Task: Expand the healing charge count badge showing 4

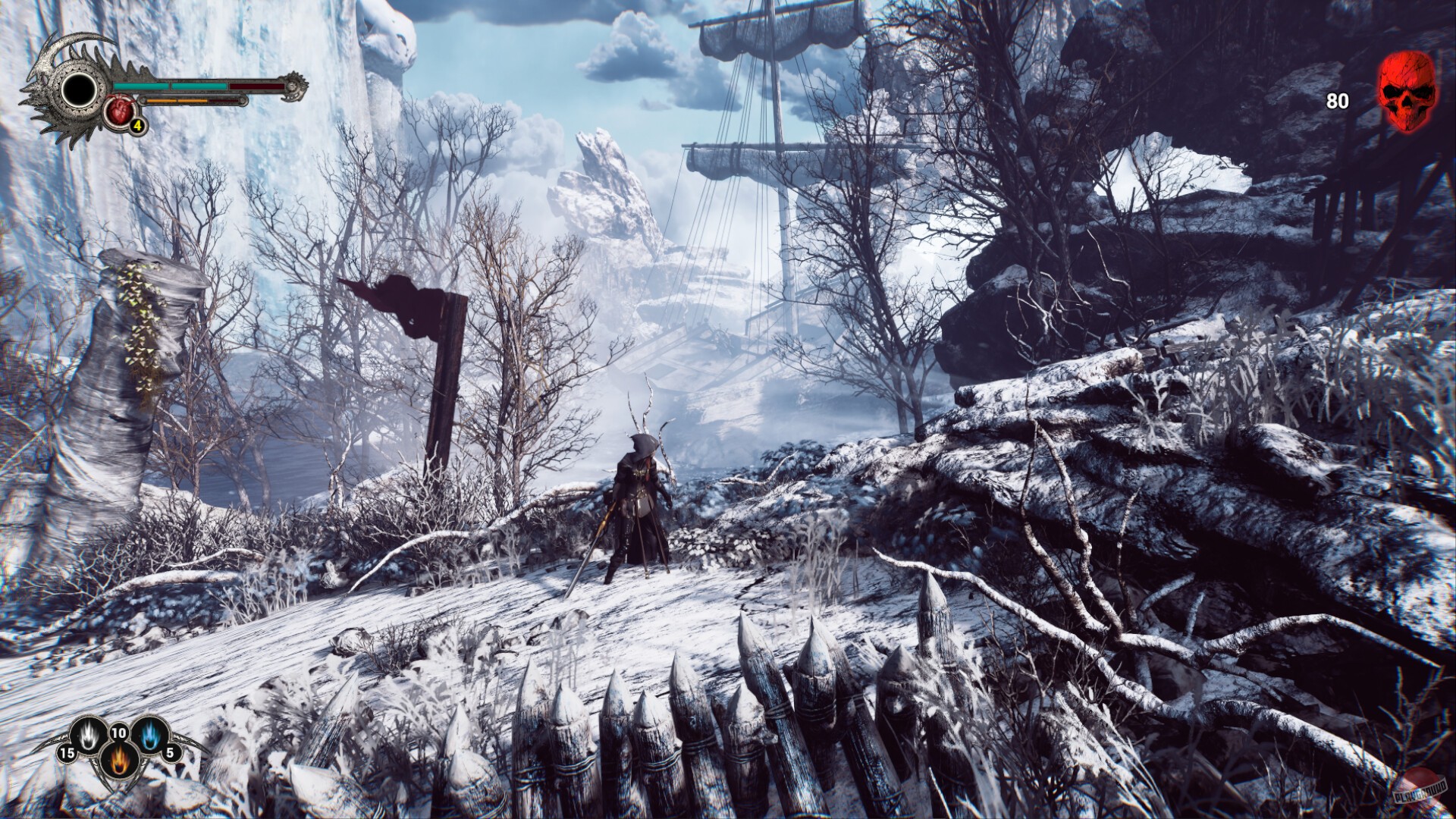Action: (x=137, y=126)
